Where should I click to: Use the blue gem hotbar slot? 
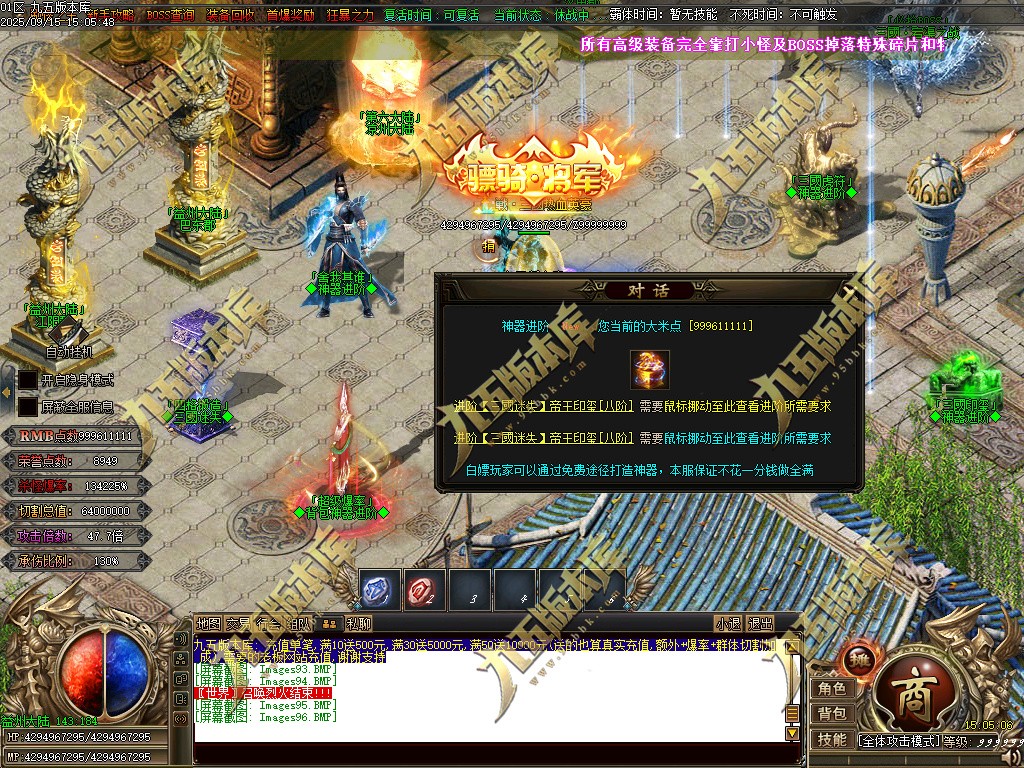380,590
